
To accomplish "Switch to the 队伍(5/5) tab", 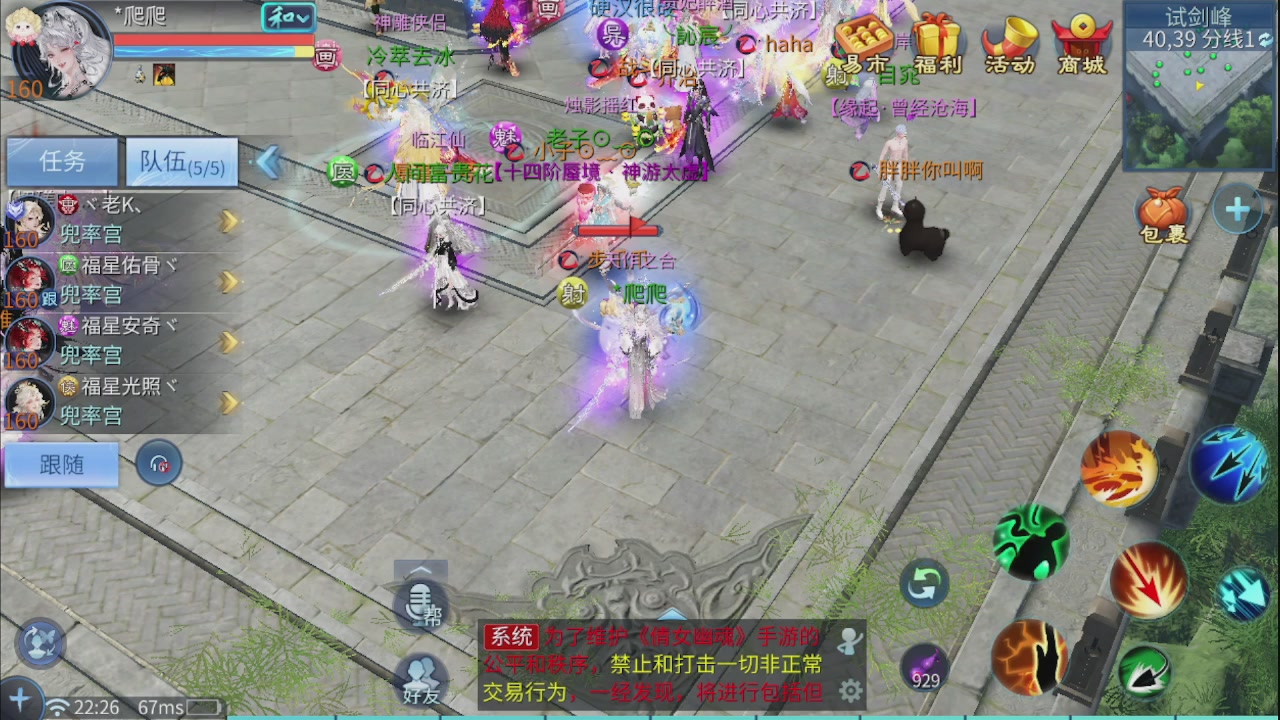I will [x=178, y=161].
